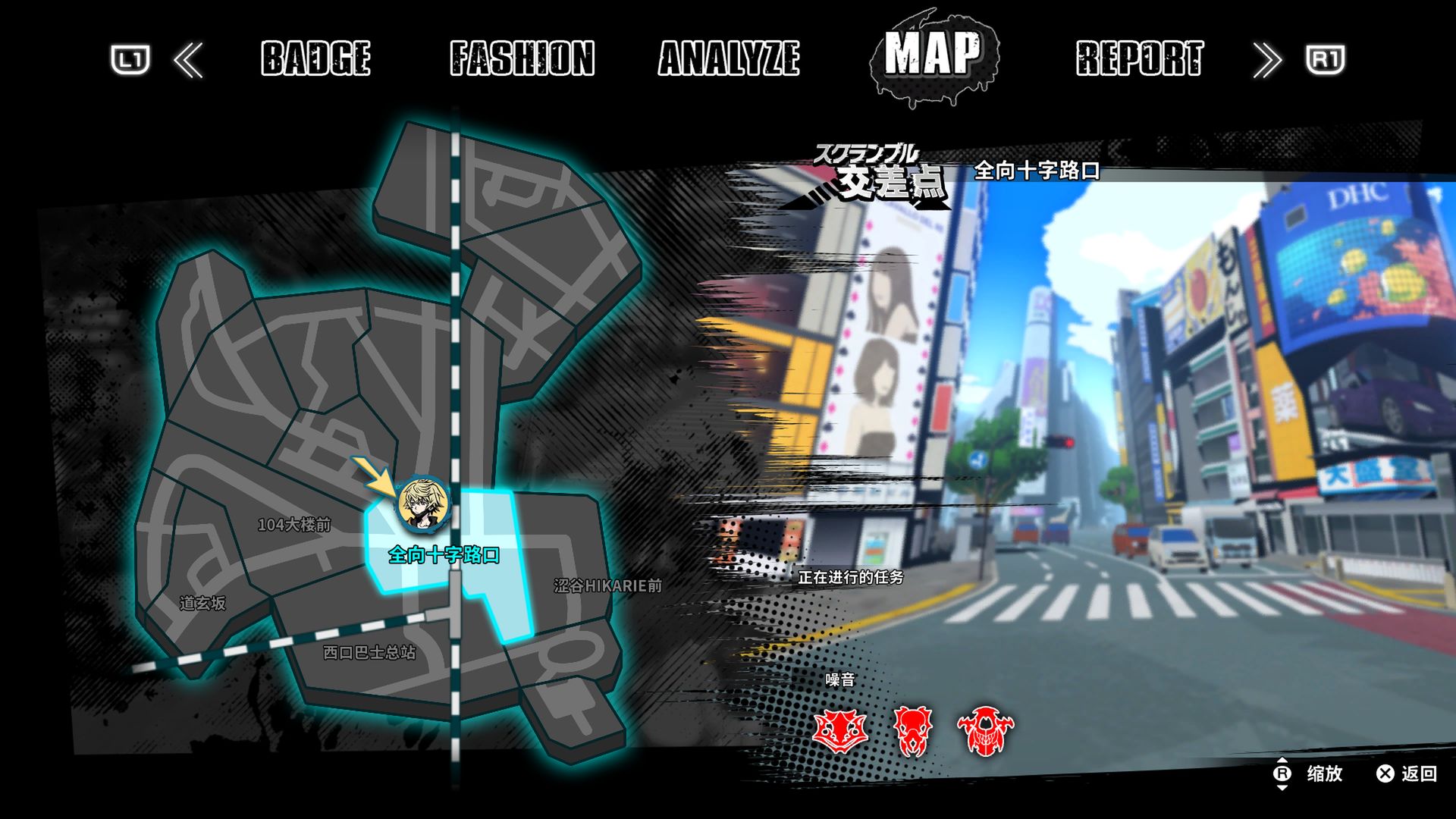1456x819 pixels.
Task: Select the ANALYZE tab
Action: point(729,58)
